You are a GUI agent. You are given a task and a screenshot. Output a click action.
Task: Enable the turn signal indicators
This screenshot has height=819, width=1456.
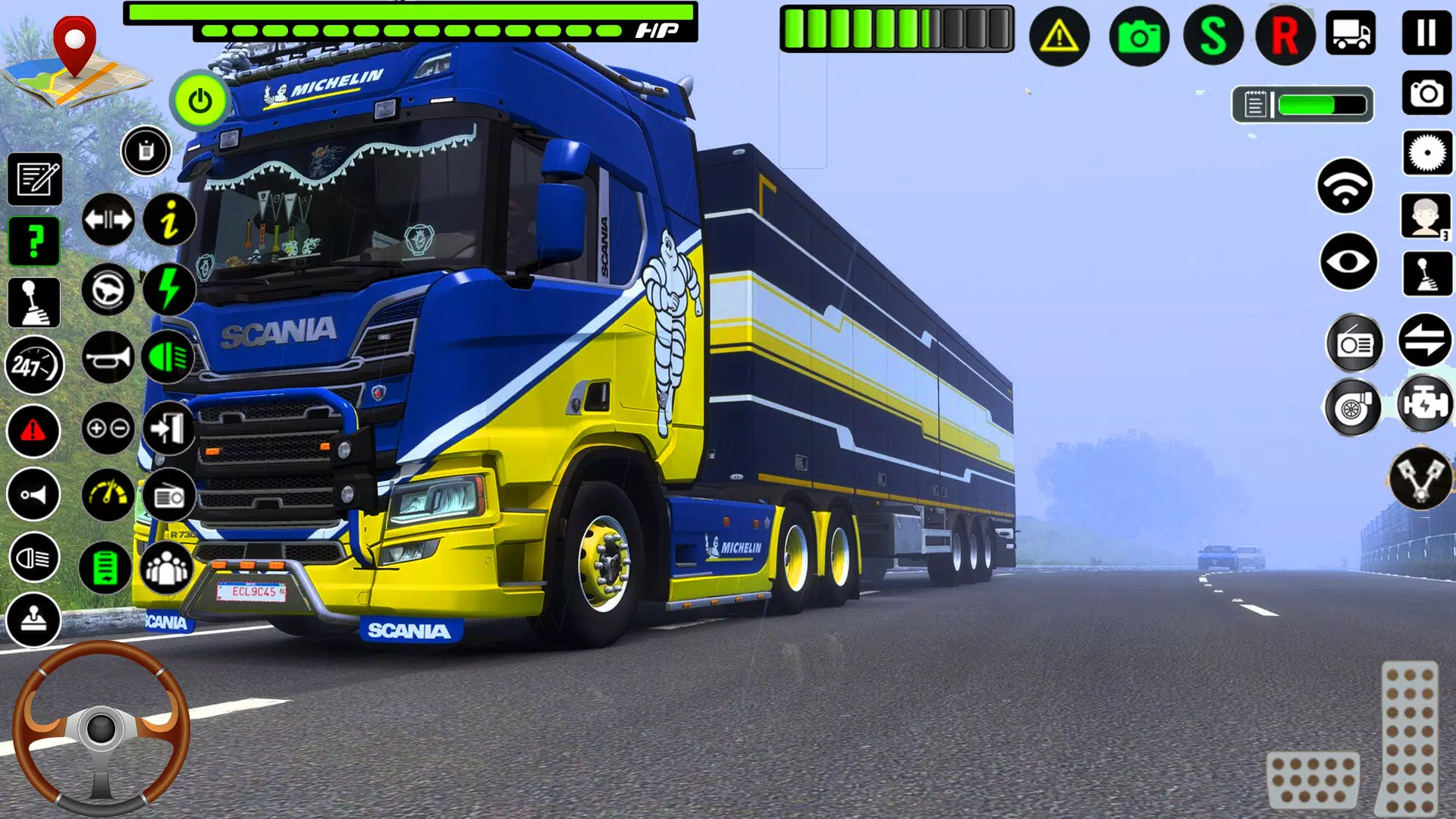point(108,220)
